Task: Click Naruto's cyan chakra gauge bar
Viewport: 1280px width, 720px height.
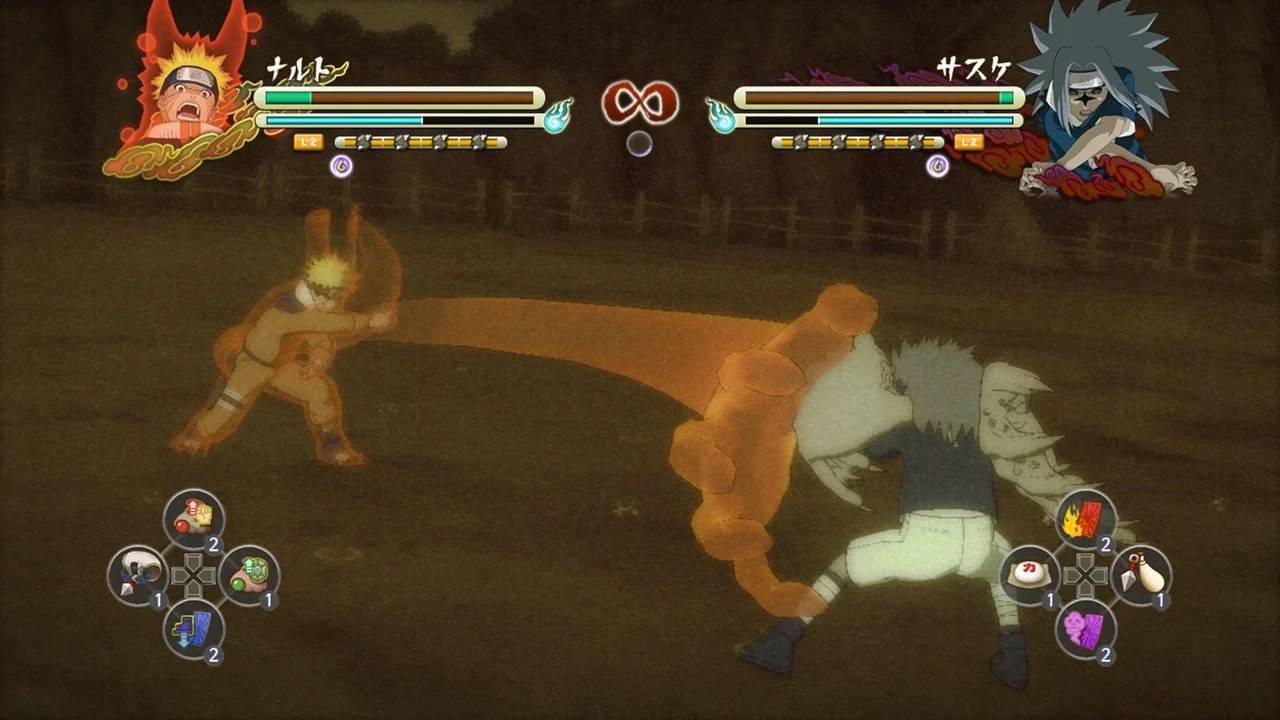Action: (x=340, y=122)
